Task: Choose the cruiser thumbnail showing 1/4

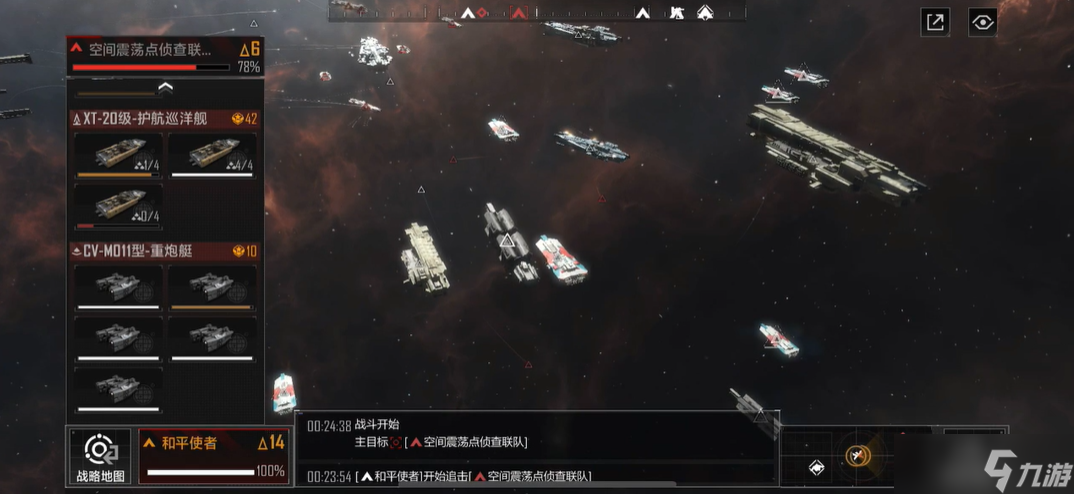Action: [118, 156]
